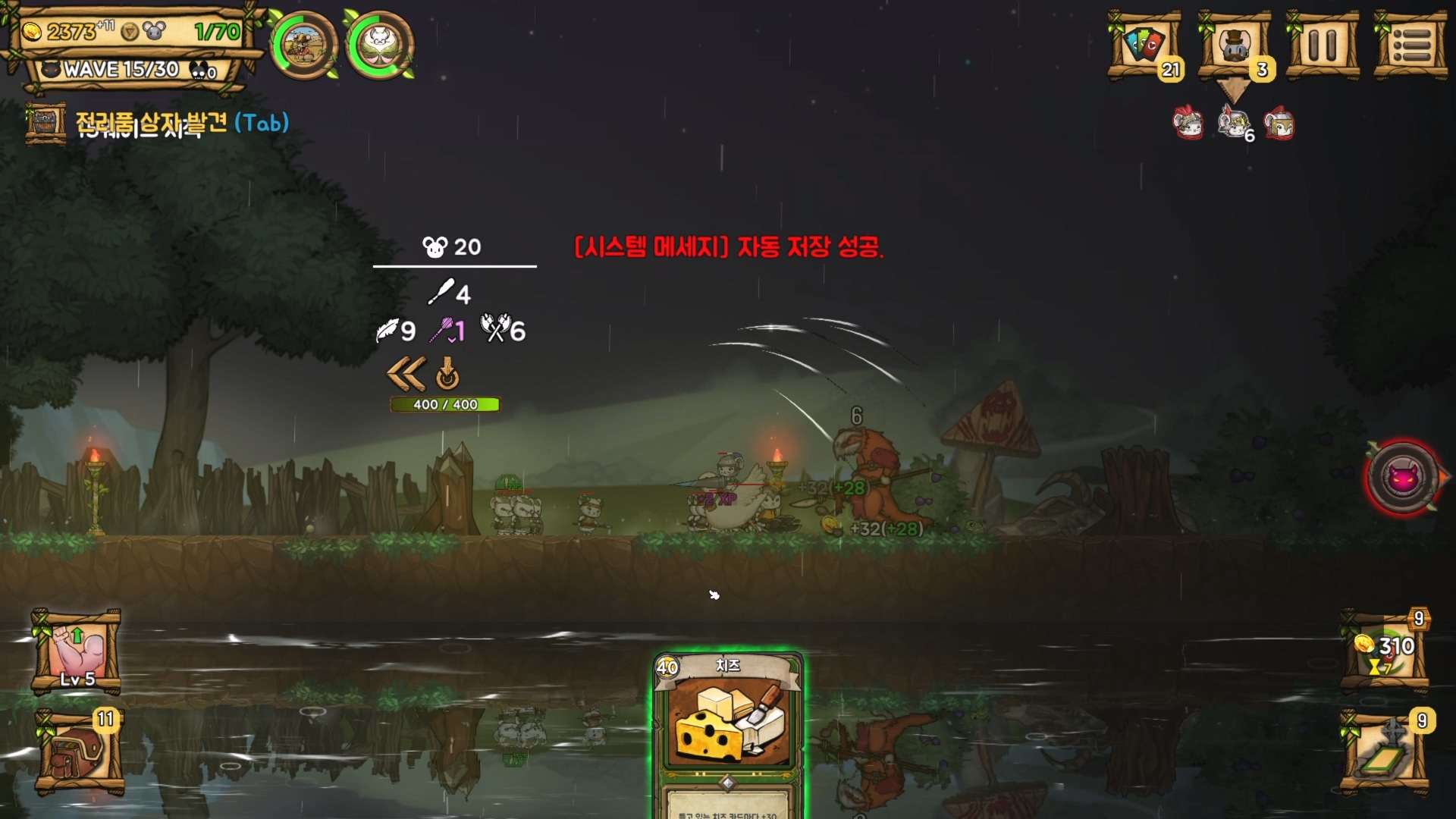Open the card deck showing 21
Viewport: 1456px width, 819px height.
point(1144,45)
